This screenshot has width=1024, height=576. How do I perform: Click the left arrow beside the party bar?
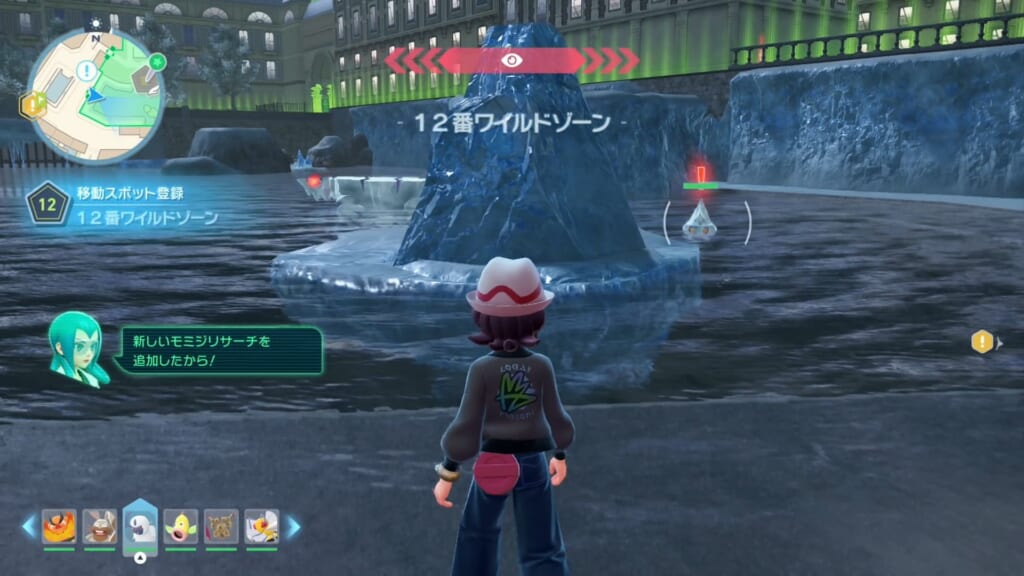pos(28,526)
